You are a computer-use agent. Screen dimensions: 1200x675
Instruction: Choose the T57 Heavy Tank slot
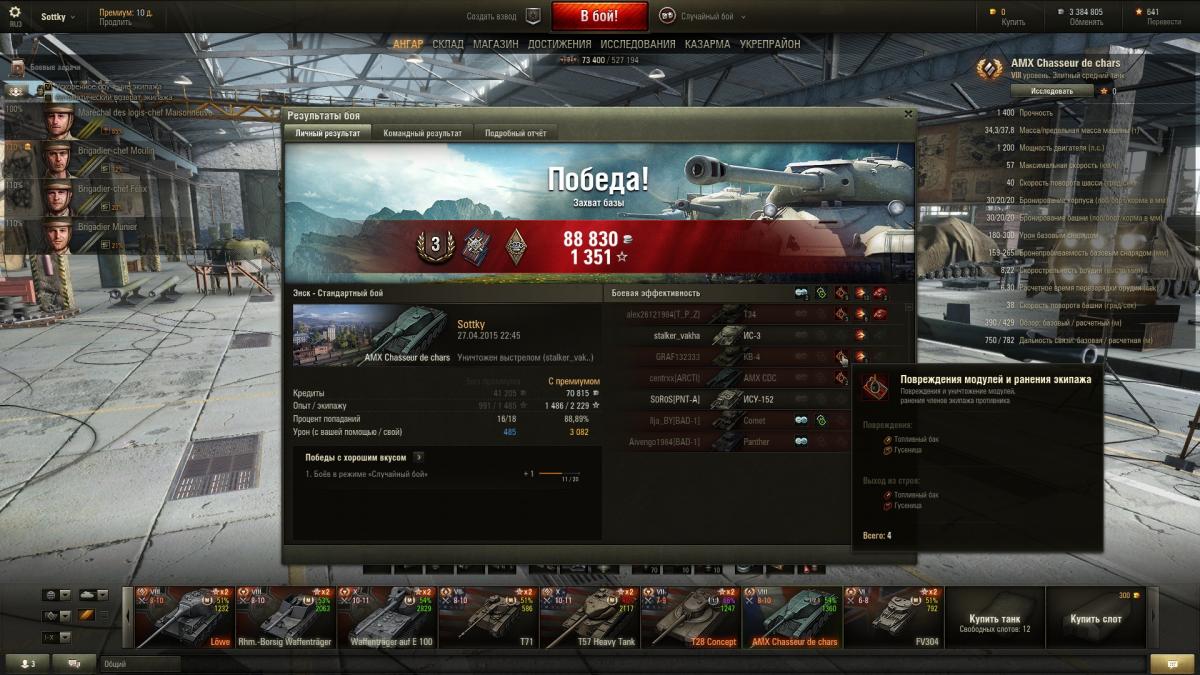pyautogui.click(x=589, y=617)
